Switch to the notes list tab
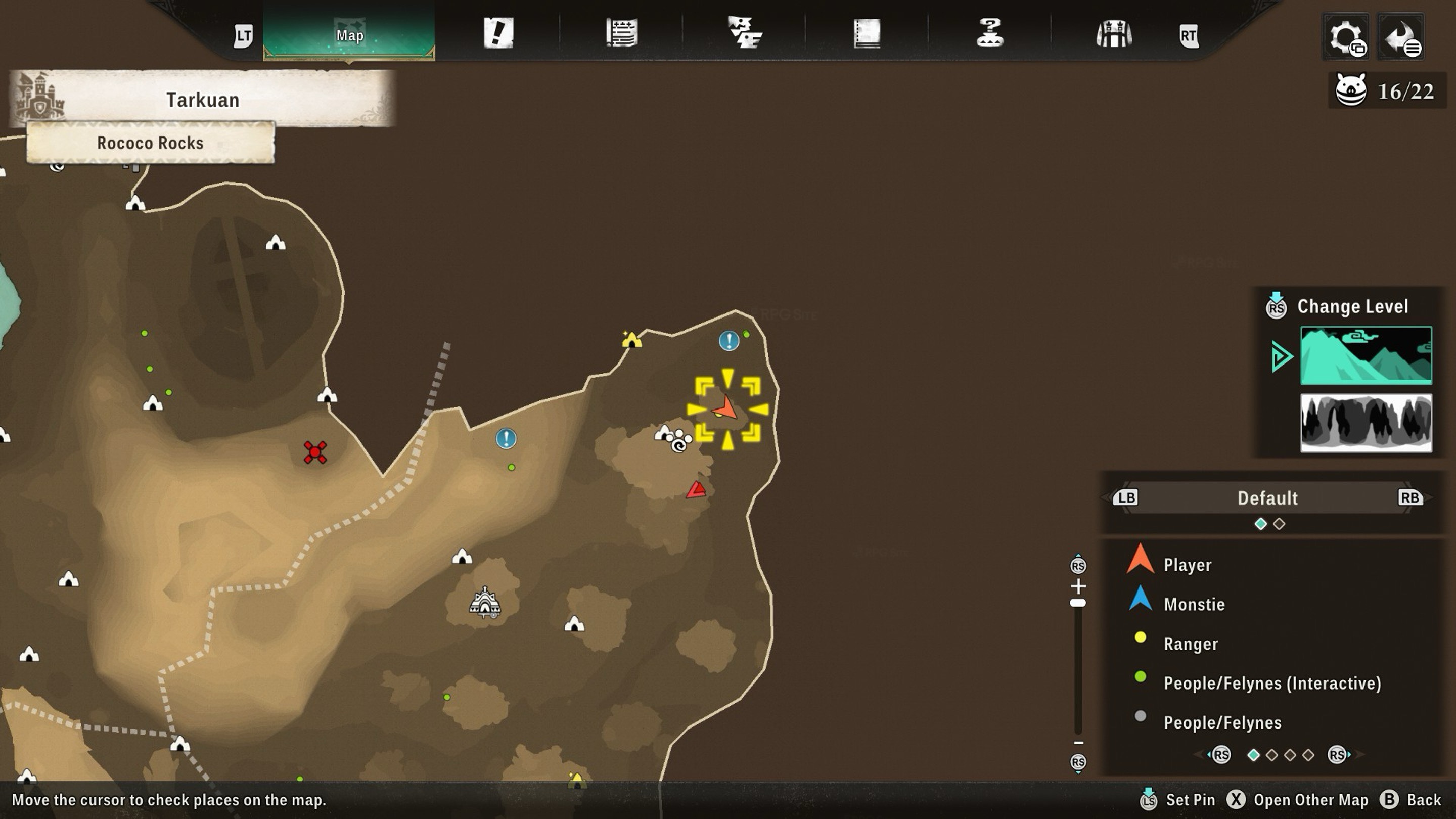 [622, 33]
